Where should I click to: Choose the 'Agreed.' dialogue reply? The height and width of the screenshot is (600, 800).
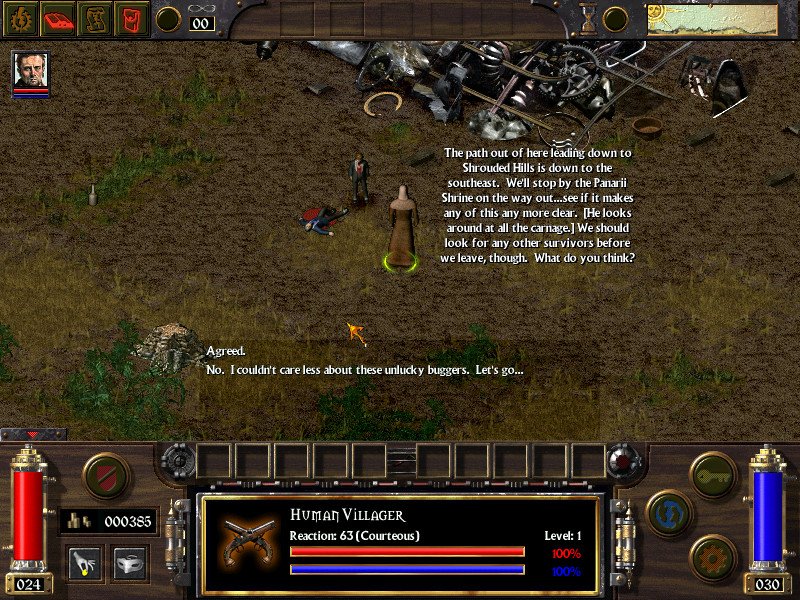tap(226, 351)
